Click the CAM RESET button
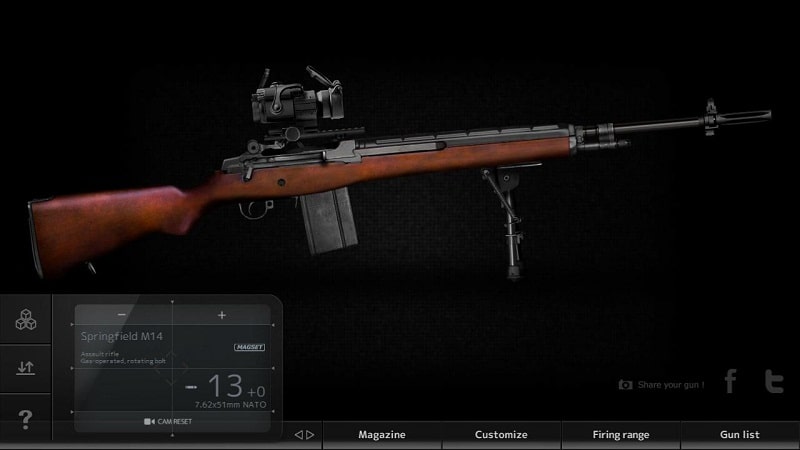Viewport: 800px width, 450px height. click(168, 421)
